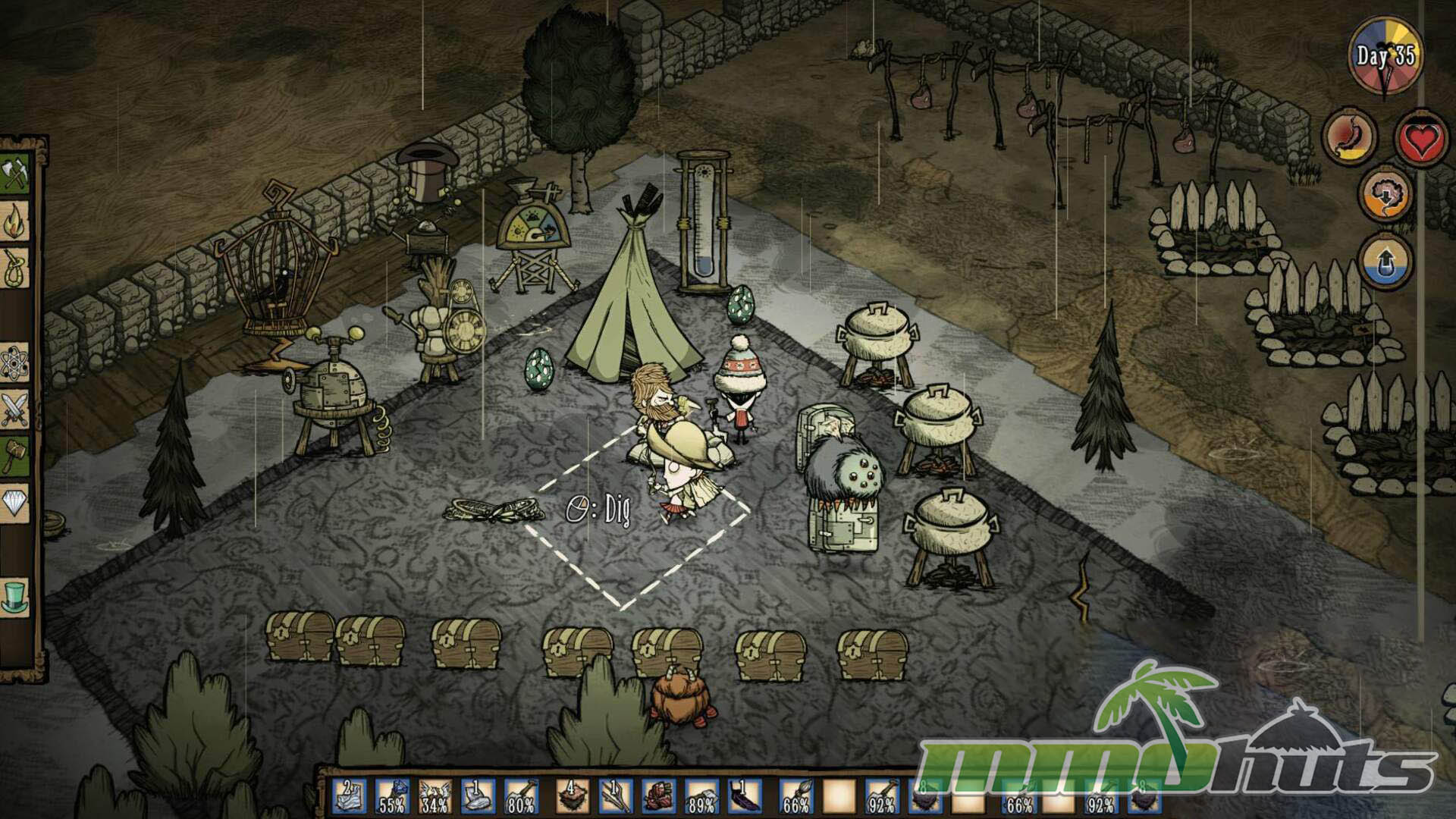This screenshot has width=1456, height=819.
Task: Choose the raw meat inventory slot
Action: click(x=658, y=798)
